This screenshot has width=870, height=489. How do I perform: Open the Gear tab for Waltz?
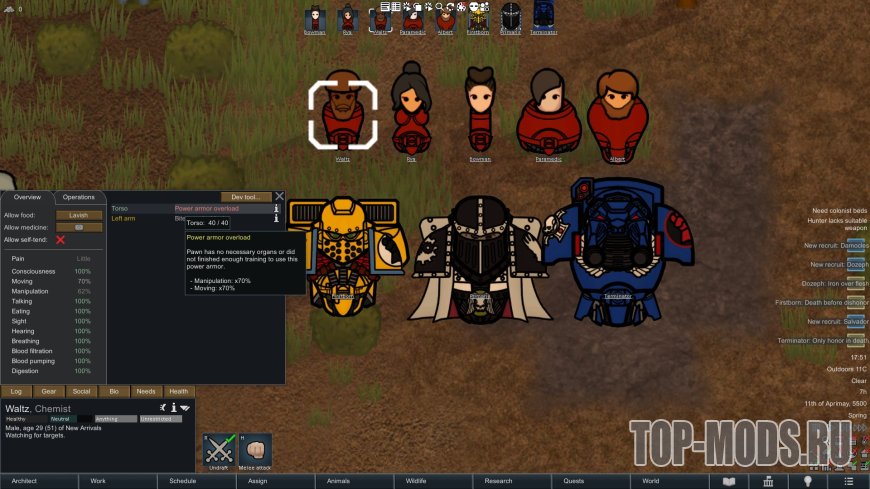[x=49, y=391]
